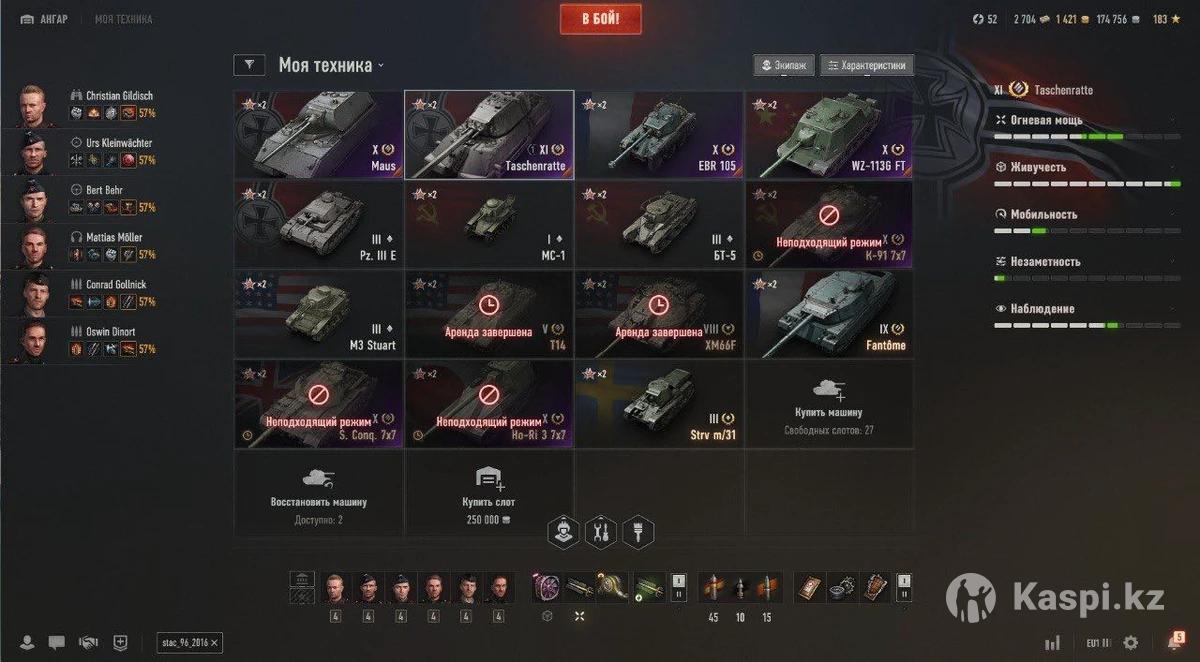Choose the EBR 105 vehicle

pyautogui.click(x=659, y=135)
